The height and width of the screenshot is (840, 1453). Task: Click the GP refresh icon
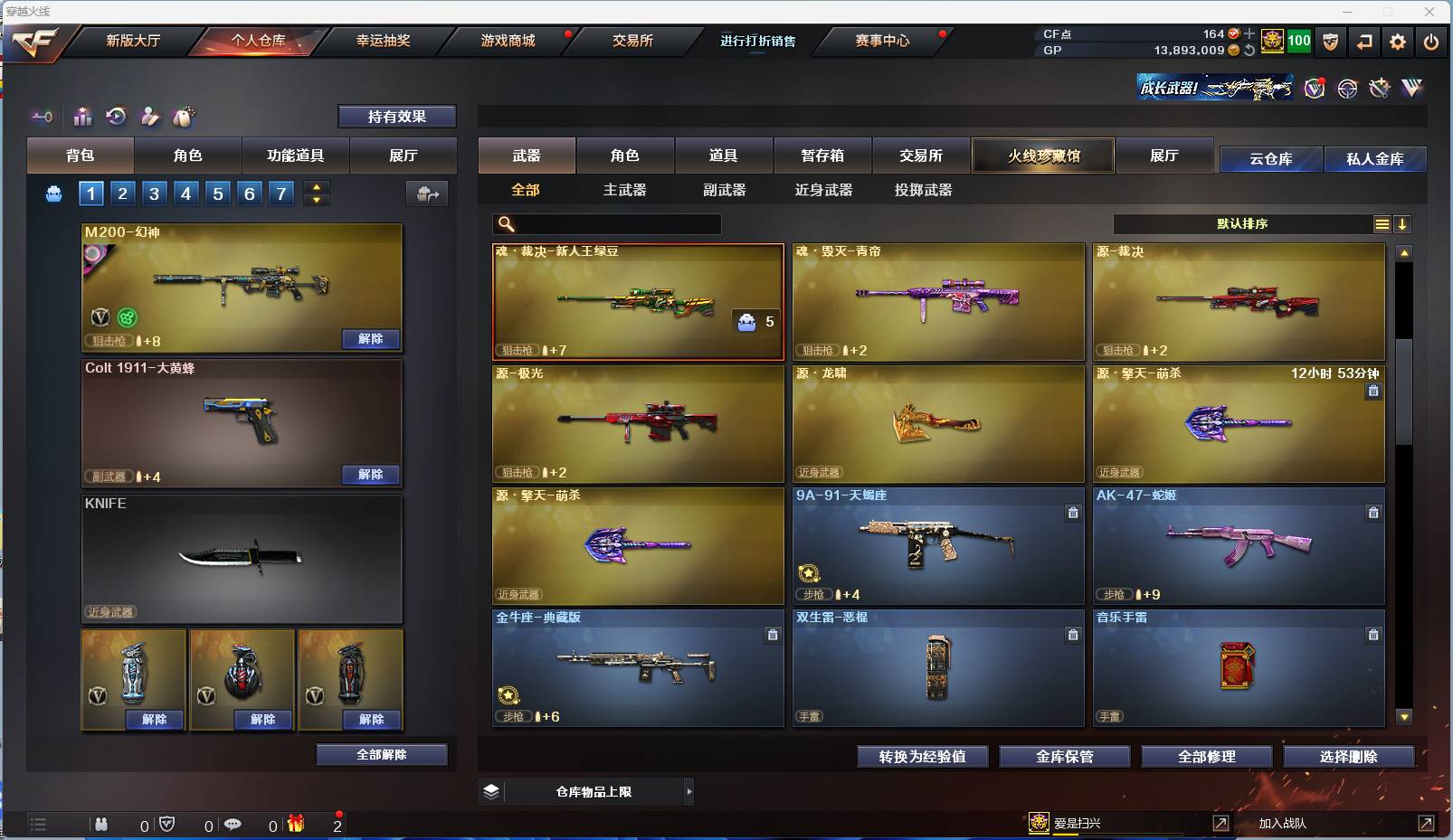[x=1249, y=51]
